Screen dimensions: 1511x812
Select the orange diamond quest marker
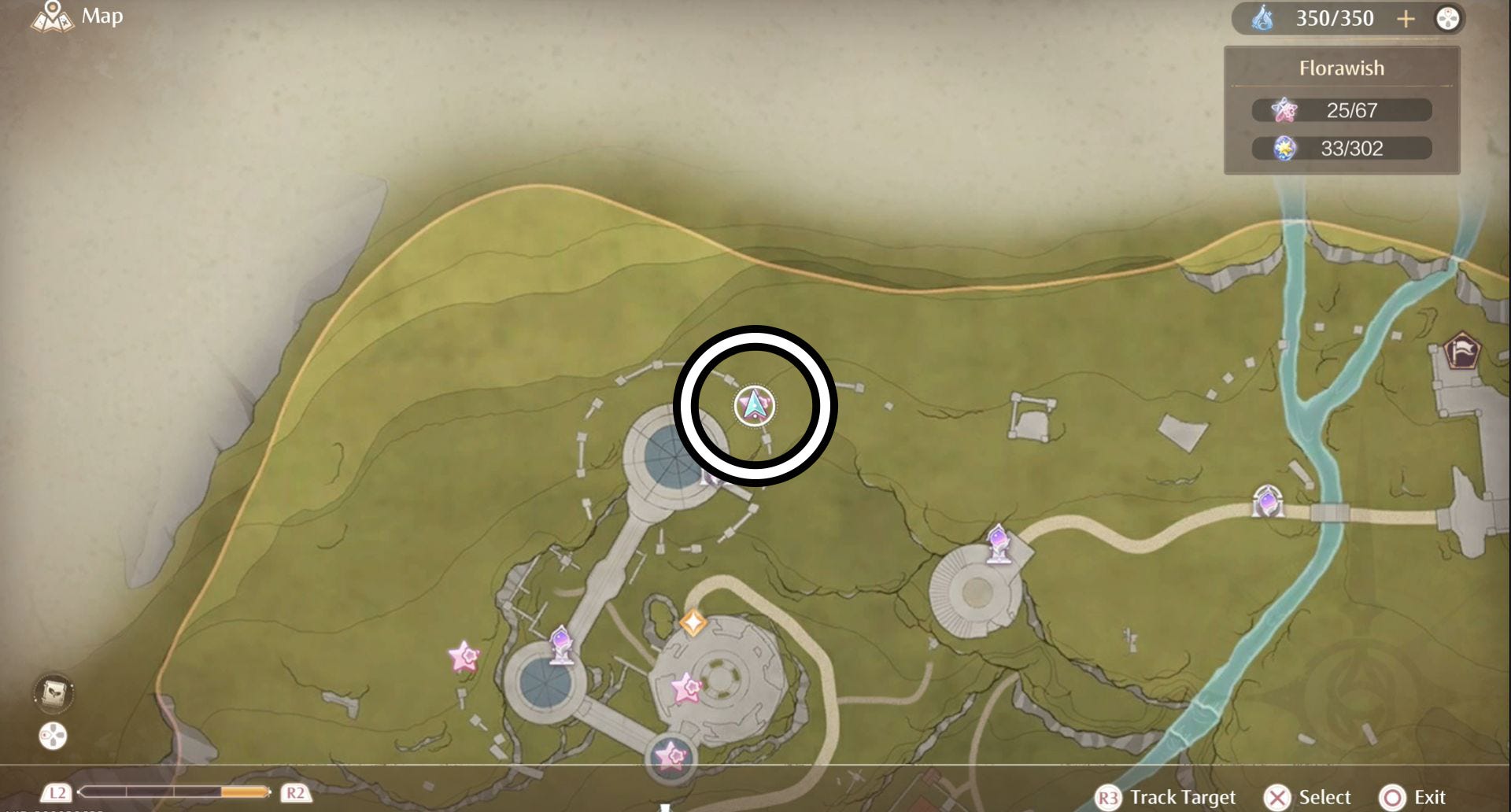[693, 623]
